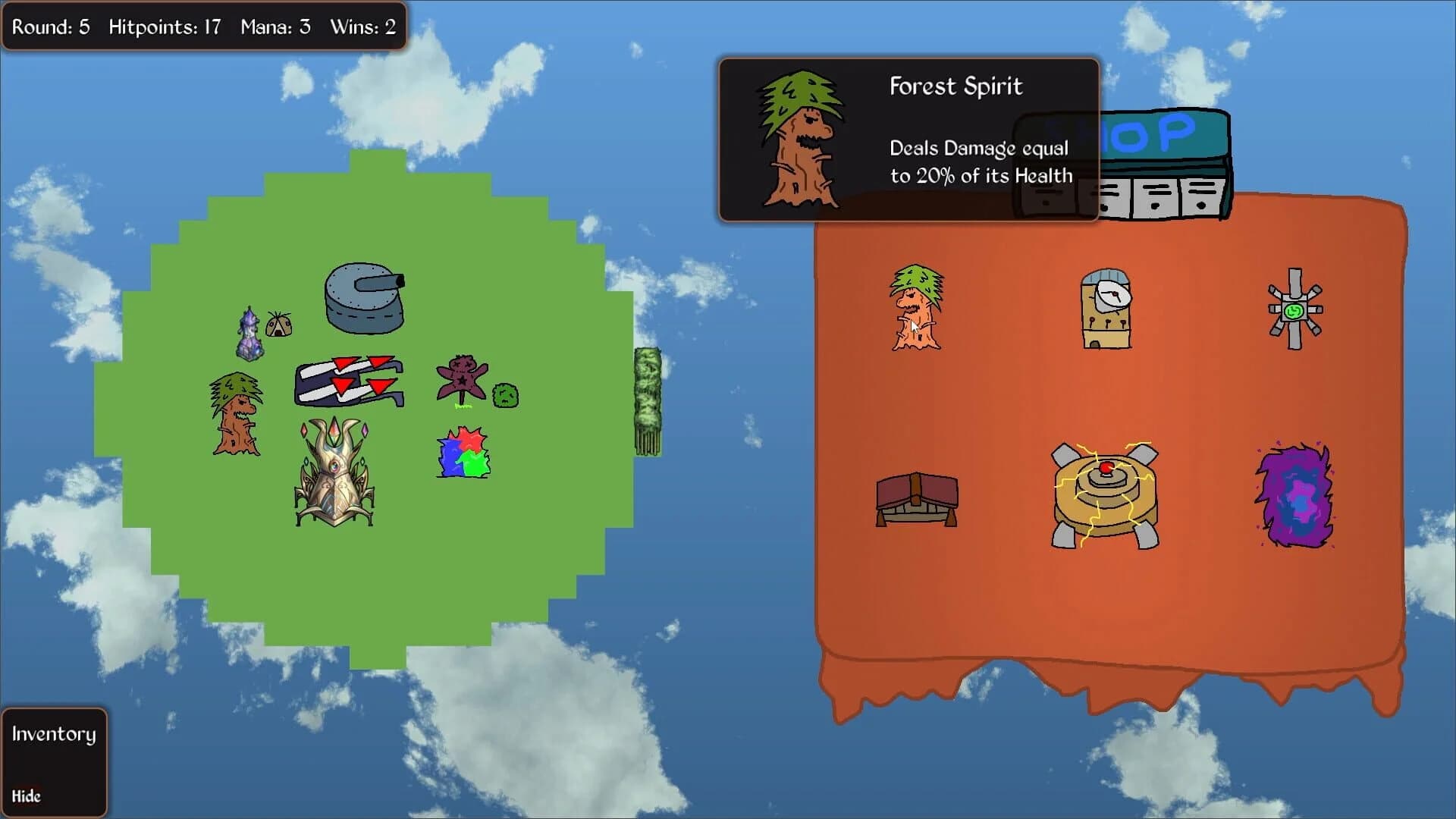Click the colorful paint splat unit
This screenshot has width=1456, height=819.
pyautogui.click(x=462, y=452)
